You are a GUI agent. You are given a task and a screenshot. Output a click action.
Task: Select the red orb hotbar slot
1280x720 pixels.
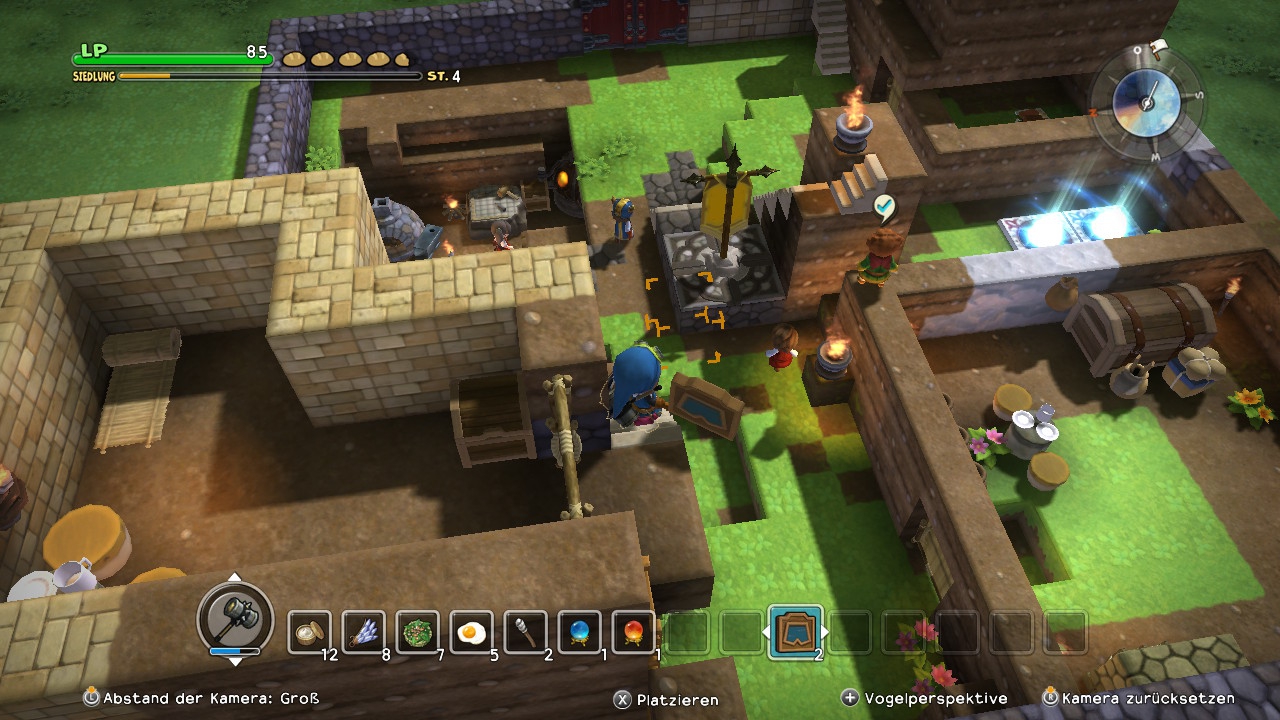click(x=633, y=632)
